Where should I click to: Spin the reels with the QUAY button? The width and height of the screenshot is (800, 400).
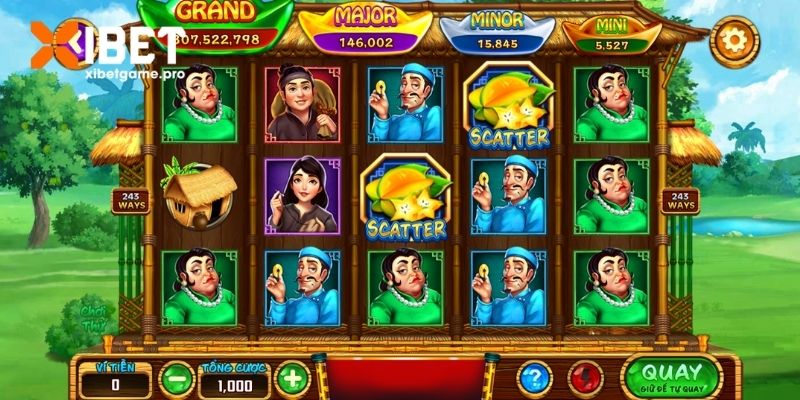[670, 376]
